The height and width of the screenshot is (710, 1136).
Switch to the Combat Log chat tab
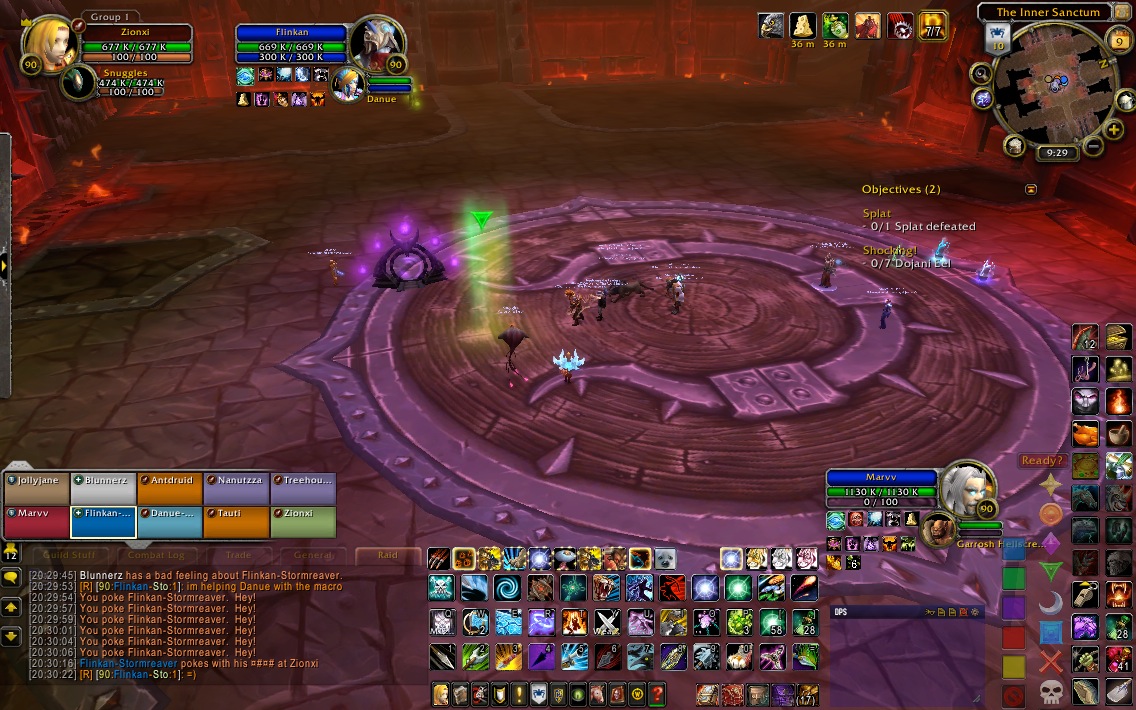point(156,555)
